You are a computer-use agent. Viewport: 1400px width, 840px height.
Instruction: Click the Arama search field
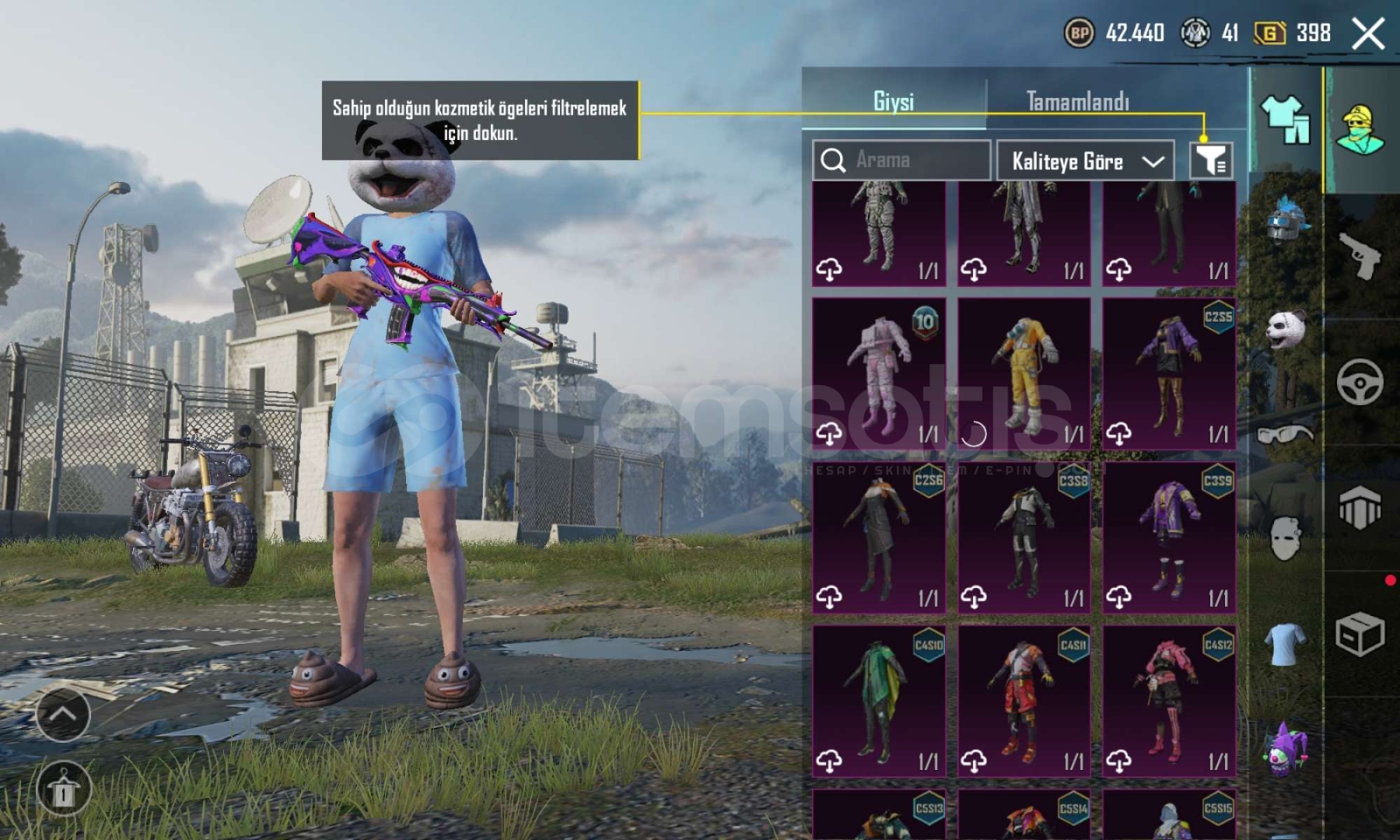click(x=901, y=160)
